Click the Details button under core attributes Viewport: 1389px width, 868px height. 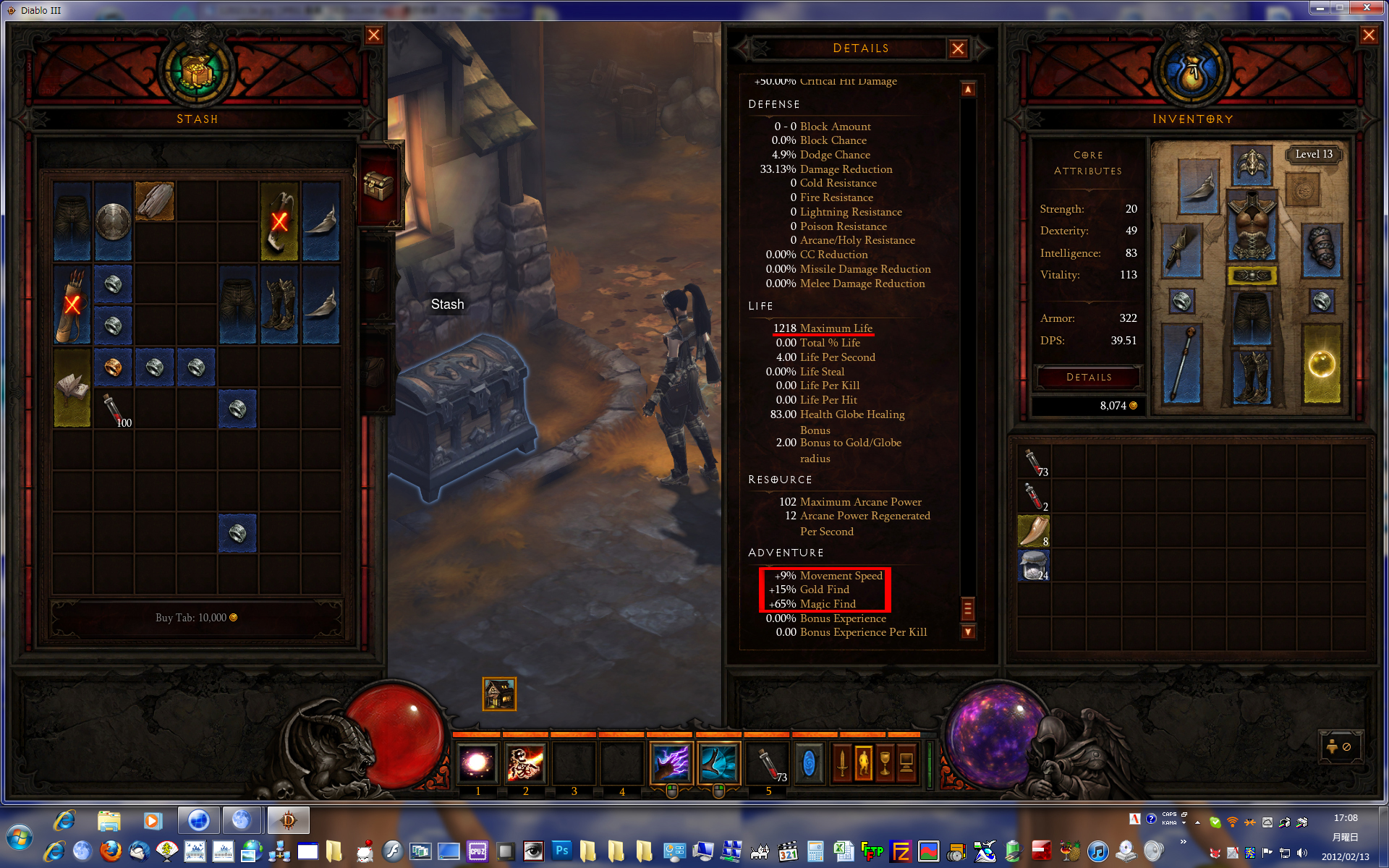[1089, 377]
